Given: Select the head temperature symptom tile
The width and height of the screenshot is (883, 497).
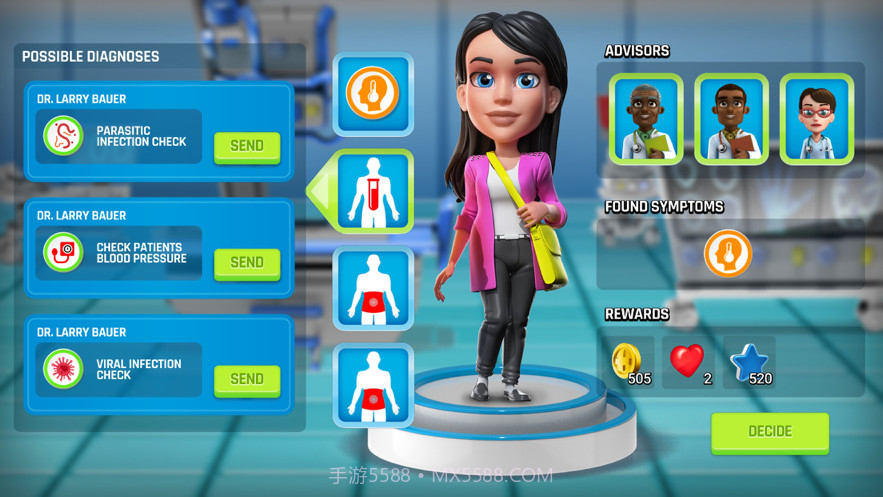Looking at the screenshot, I should click(x=373, y=95).
